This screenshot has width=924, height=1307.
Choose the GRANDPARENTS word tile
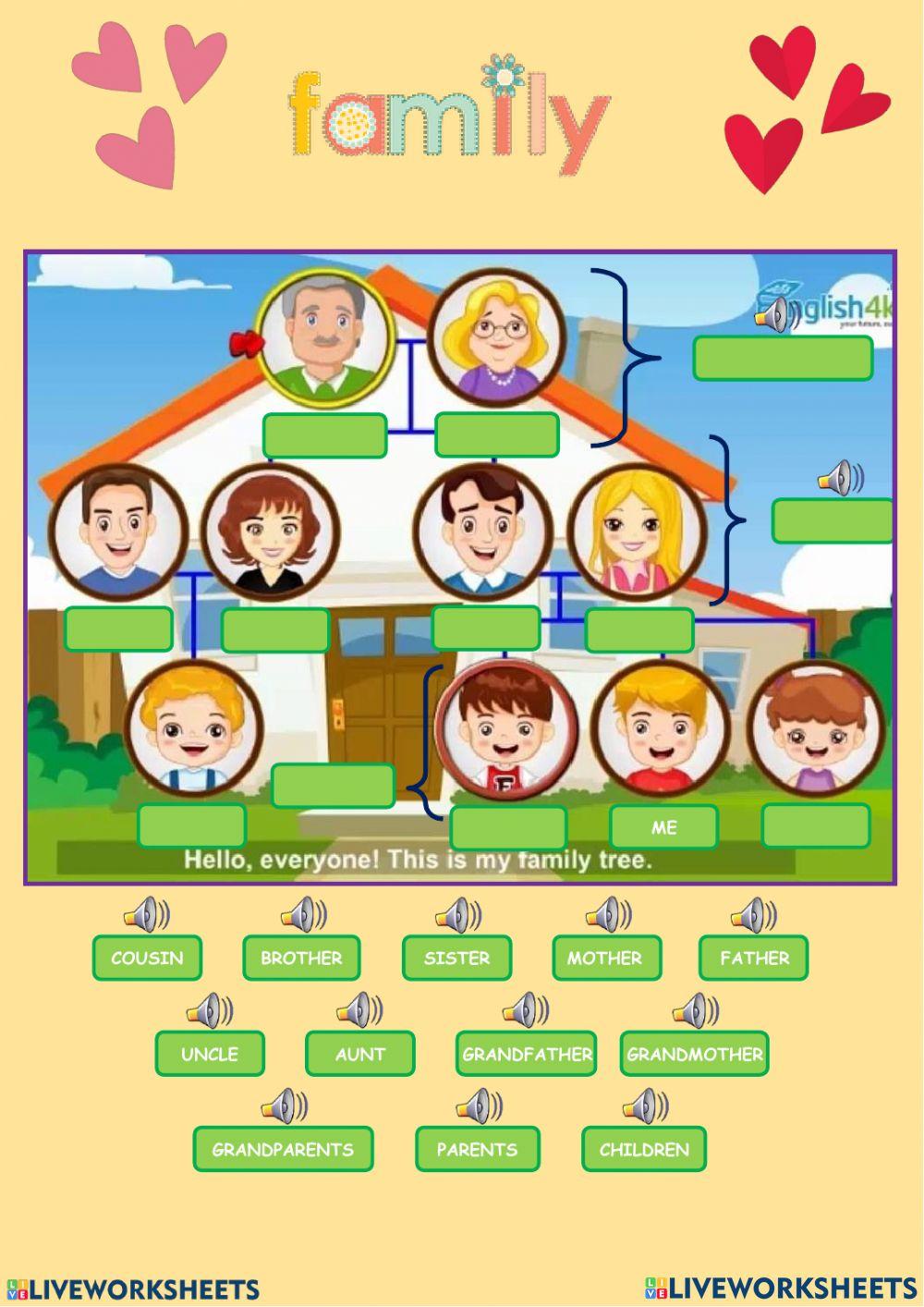coord(283,1150)
